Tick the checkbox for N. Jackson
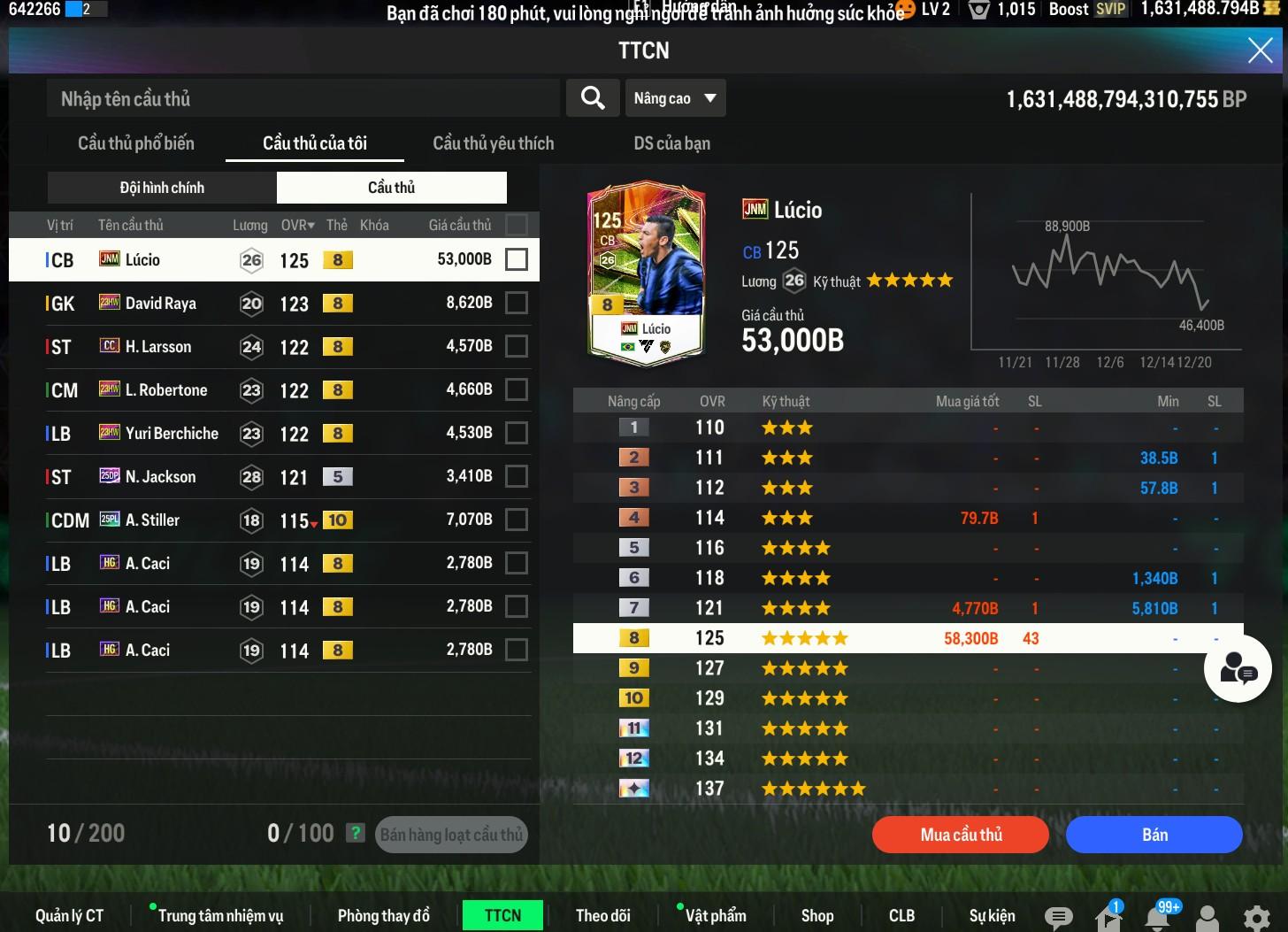This screenshot has width=1288, height=932. 516,476
